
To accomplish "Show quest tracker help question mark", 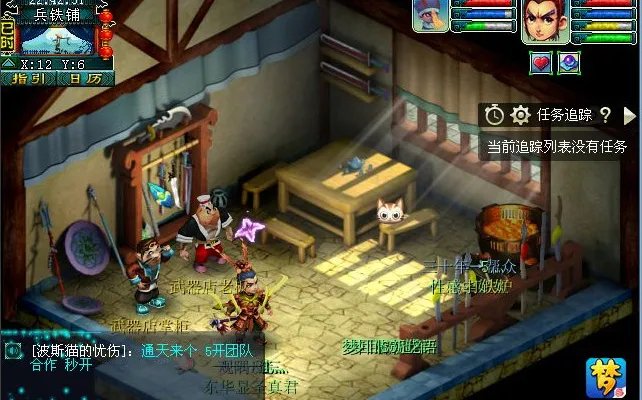I will (x=605, y=115).
